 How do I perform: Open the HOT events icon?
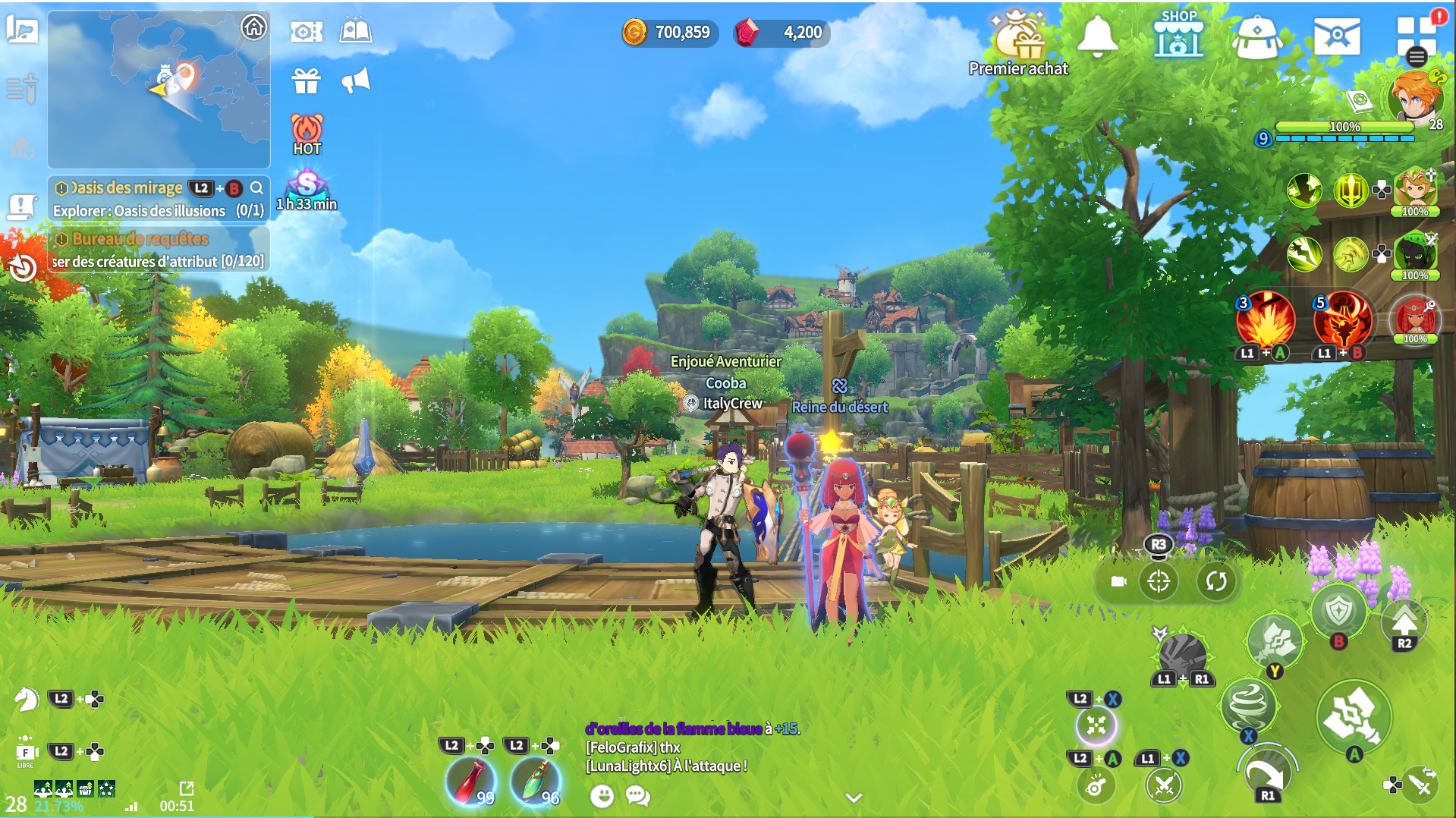point(307,134)
